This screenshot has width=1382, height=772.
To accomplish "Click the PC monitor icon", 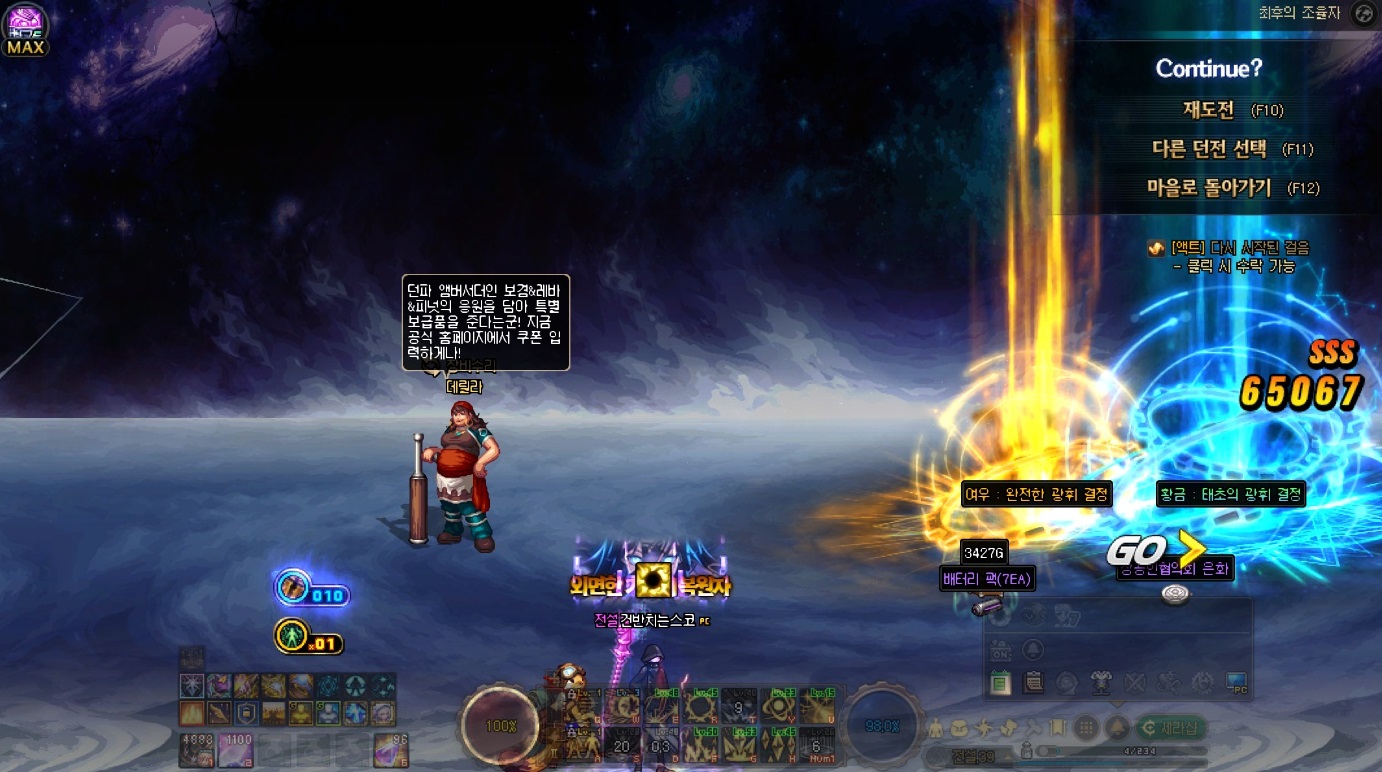I will pyautogui.click(x=1236, y=683).
